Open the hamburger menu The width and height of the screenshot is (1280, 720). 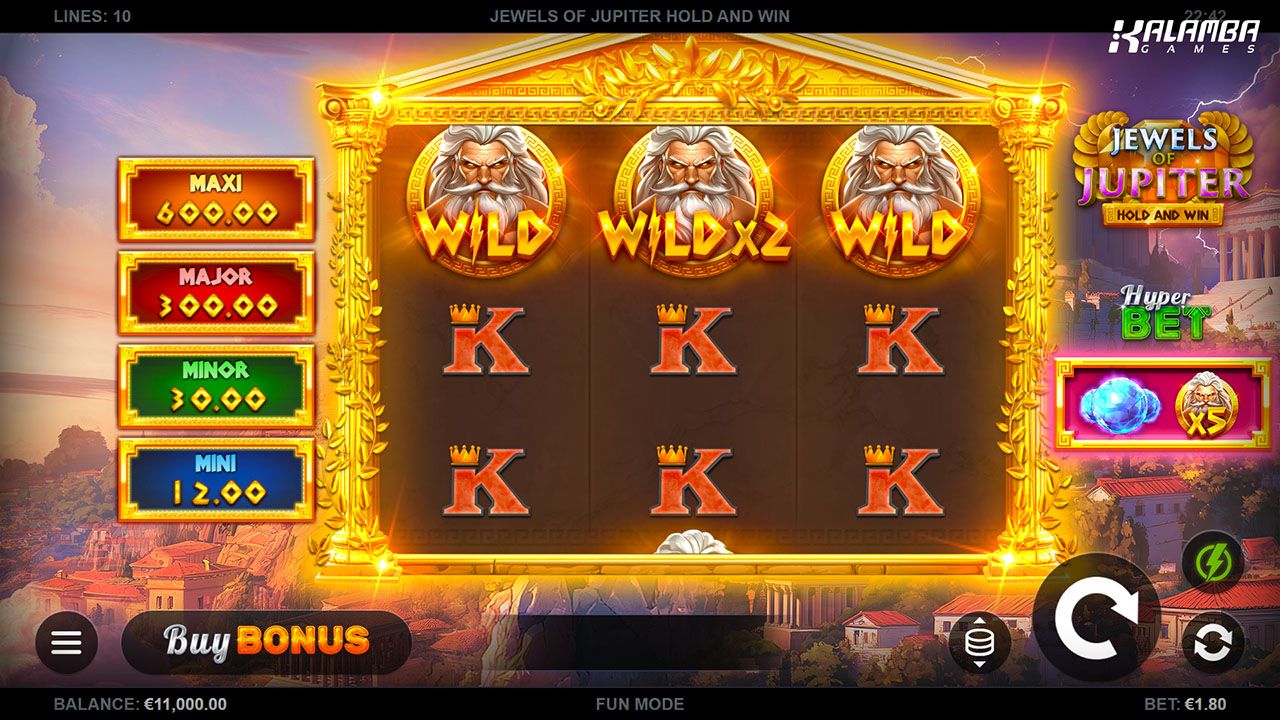tap(66, 641)
